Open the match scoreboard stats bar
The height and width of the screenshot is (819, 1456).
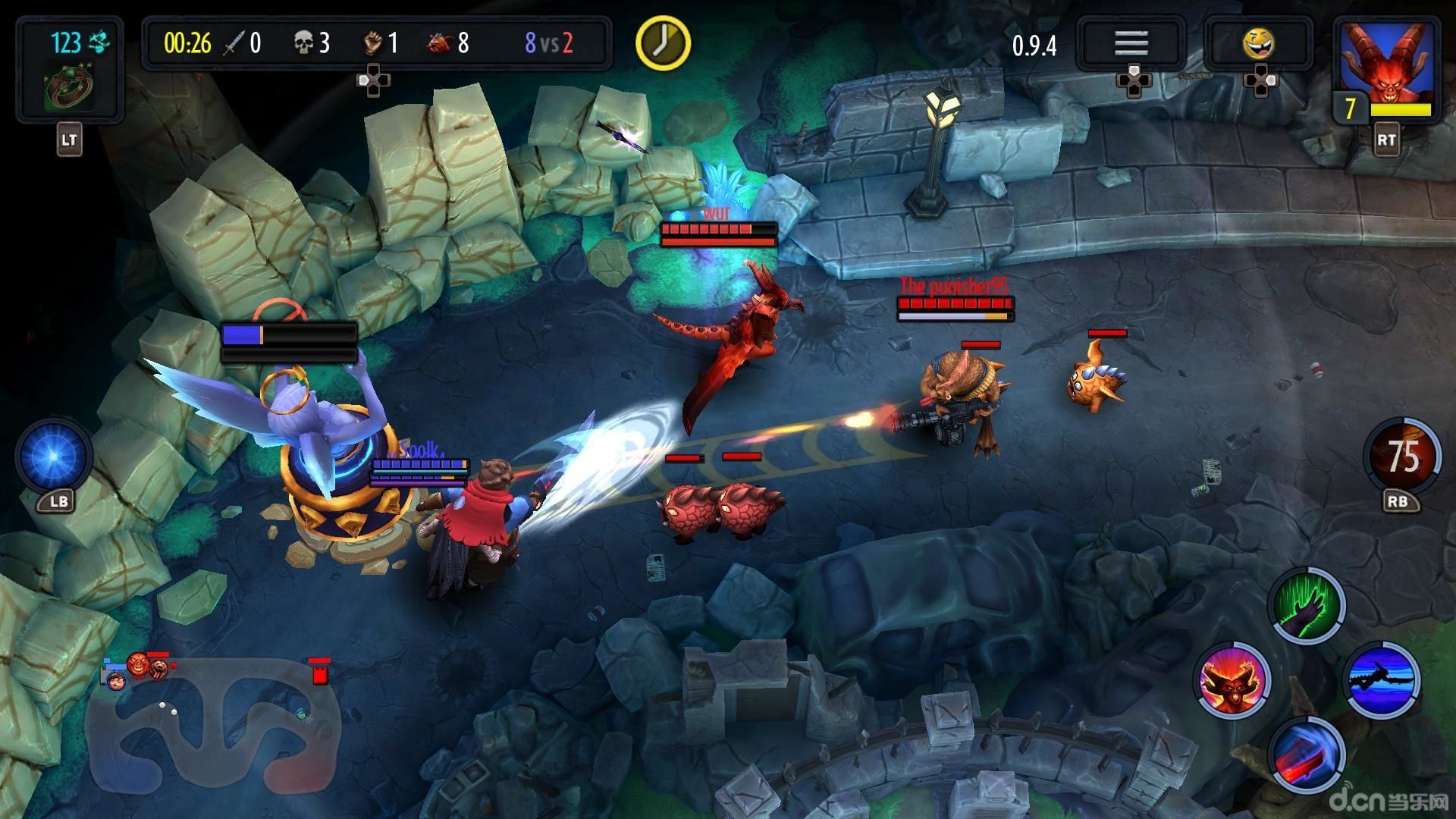click(x=376, y=43)
